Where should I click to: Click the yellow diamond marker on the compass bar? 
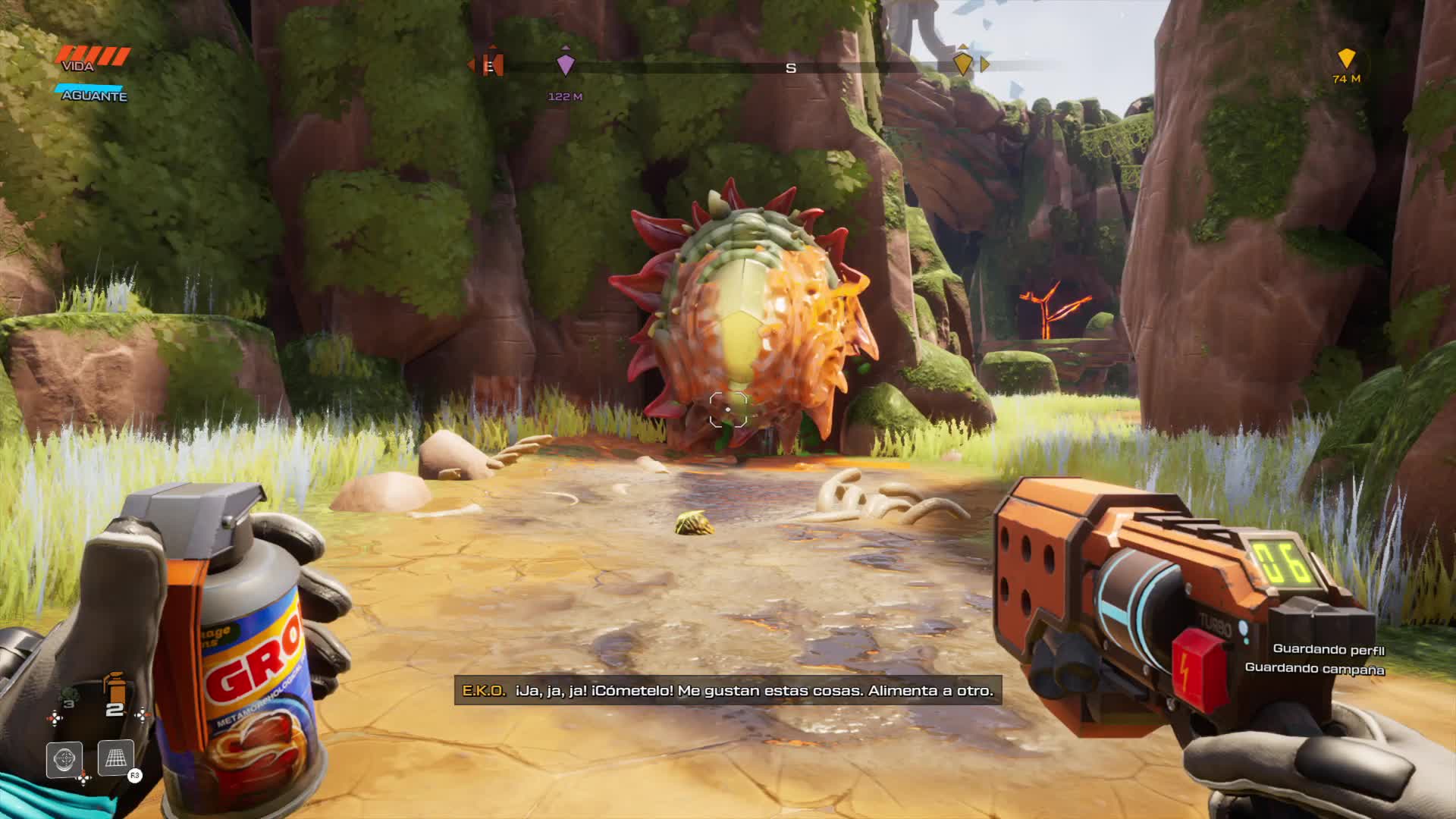[962, 64]
